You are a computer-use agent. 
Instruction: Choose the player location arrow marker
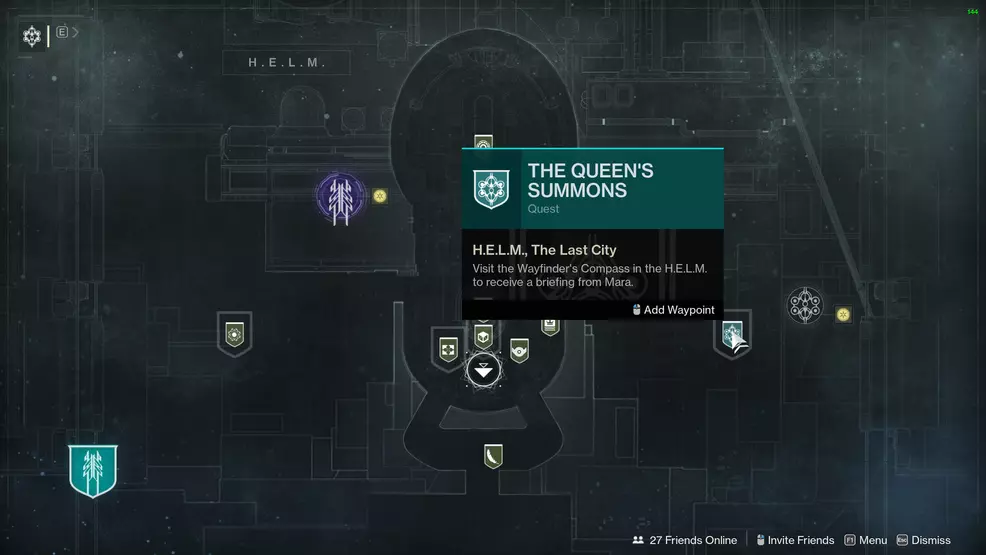click(483, 371)
